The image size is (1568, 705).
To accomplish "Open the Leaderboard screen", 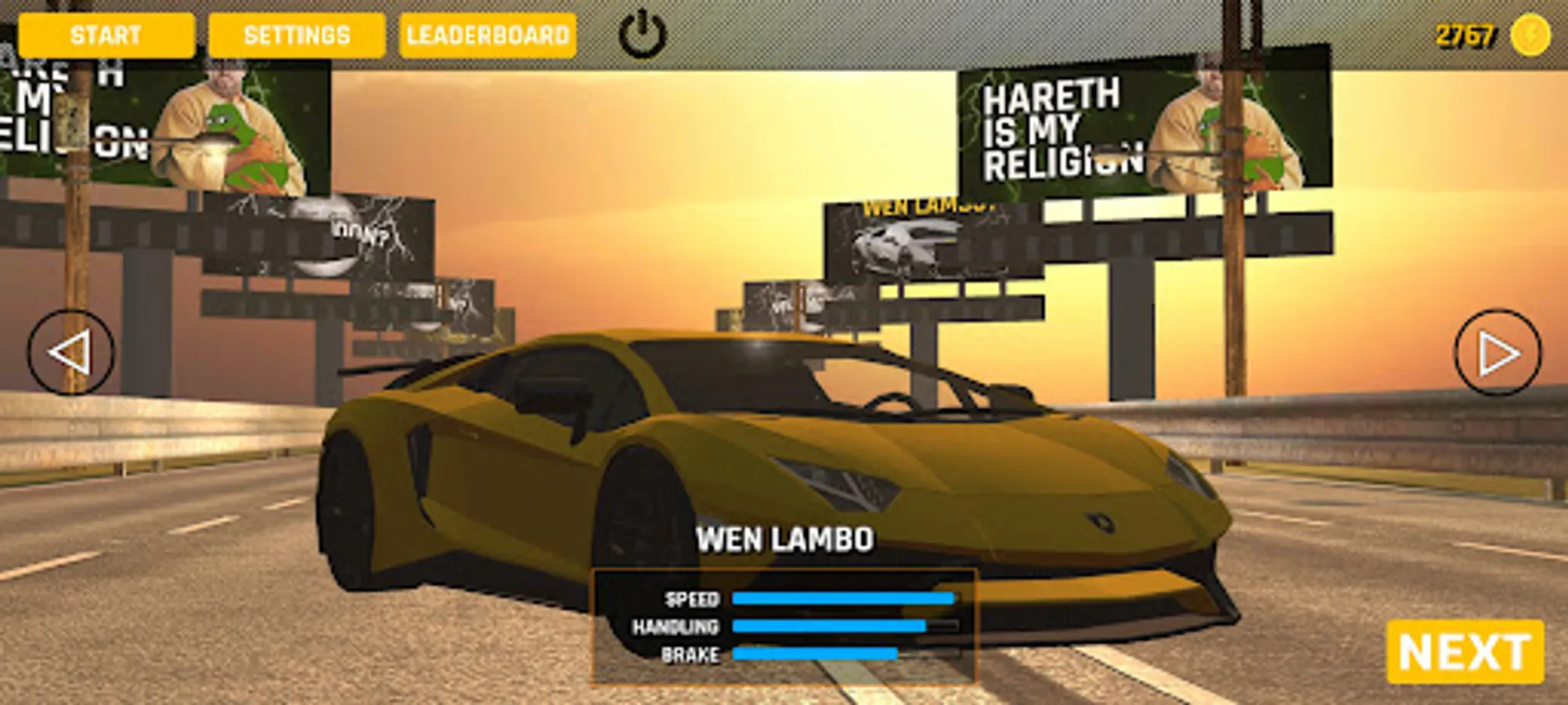I will (488, 34).
